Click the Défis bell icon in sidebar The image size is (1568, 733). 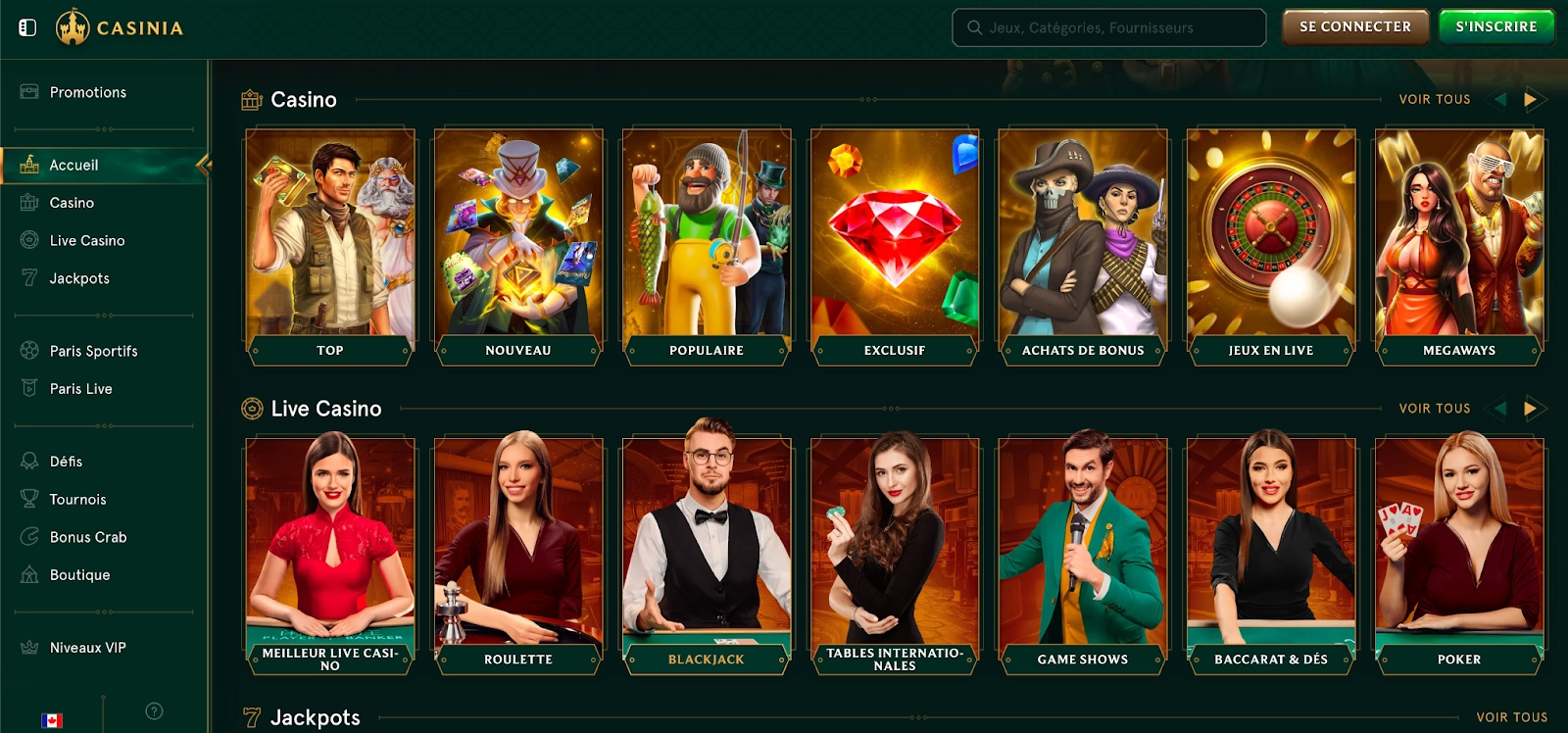(28, 461)
